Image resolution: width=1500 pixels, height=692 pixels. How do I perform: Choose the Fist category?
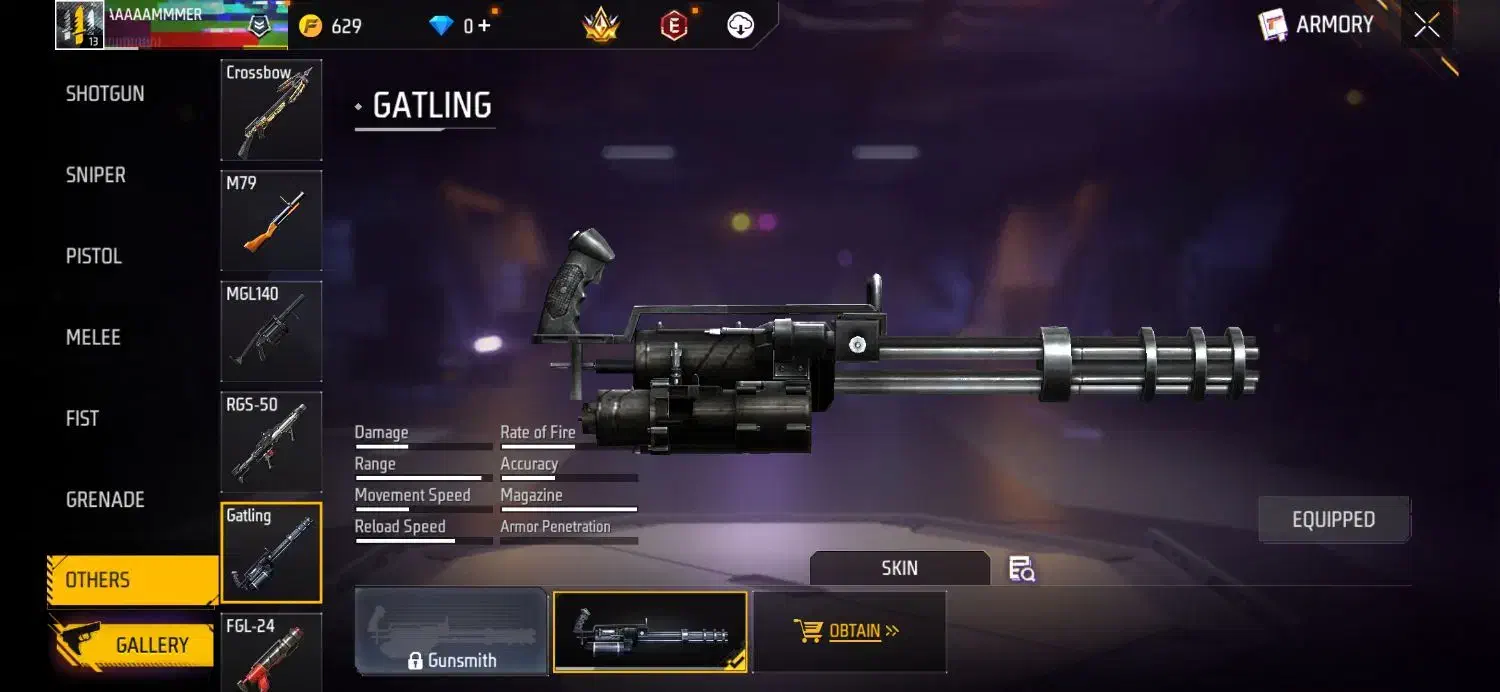[82, 418]
